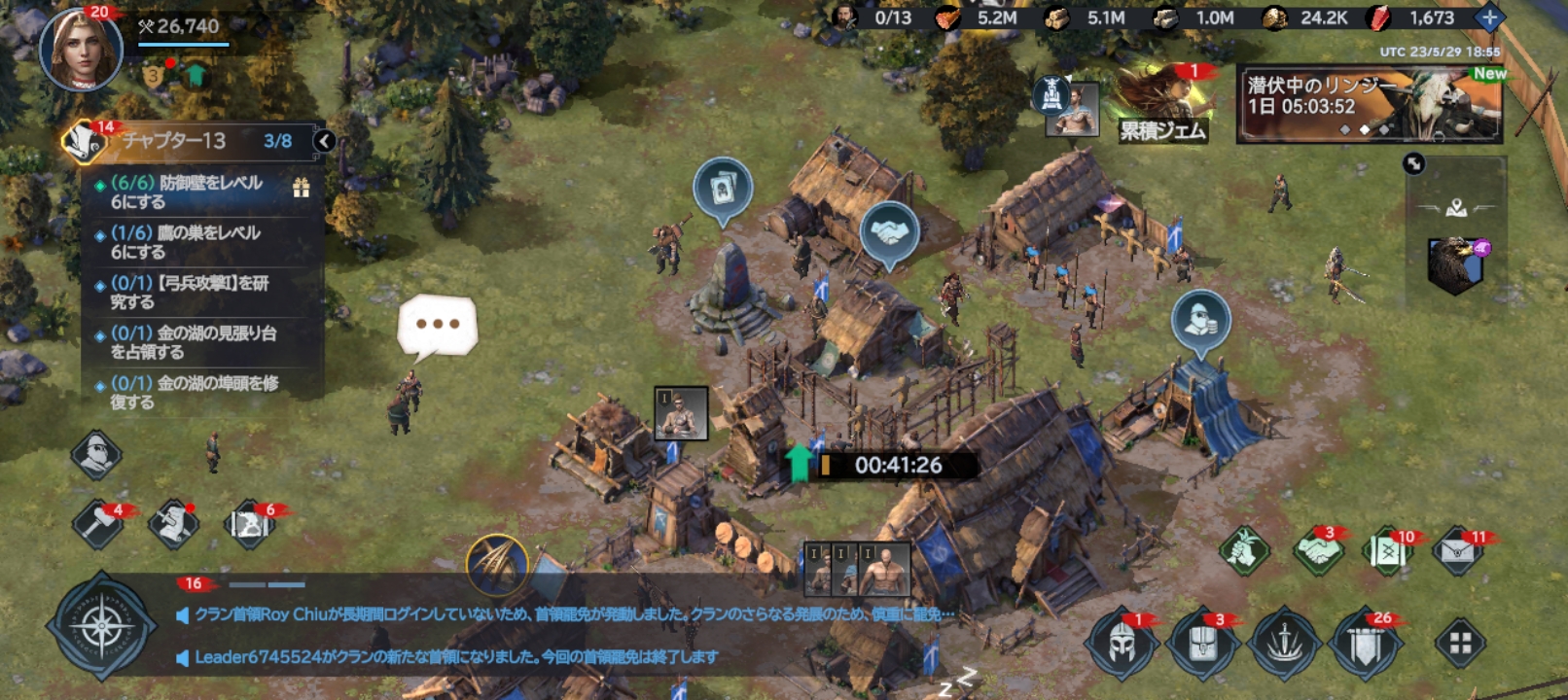Open the handshake clan help icon

(x=1318, y=551)
